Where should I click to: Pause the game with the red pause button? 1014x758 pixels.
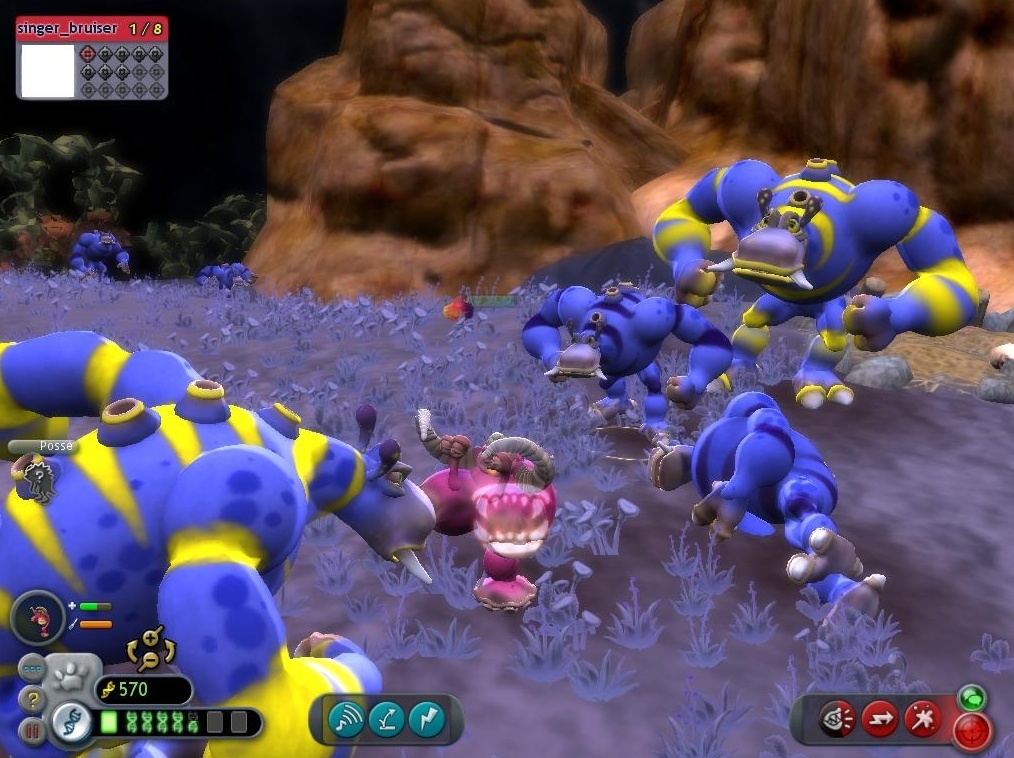click(x=32, y=732)
